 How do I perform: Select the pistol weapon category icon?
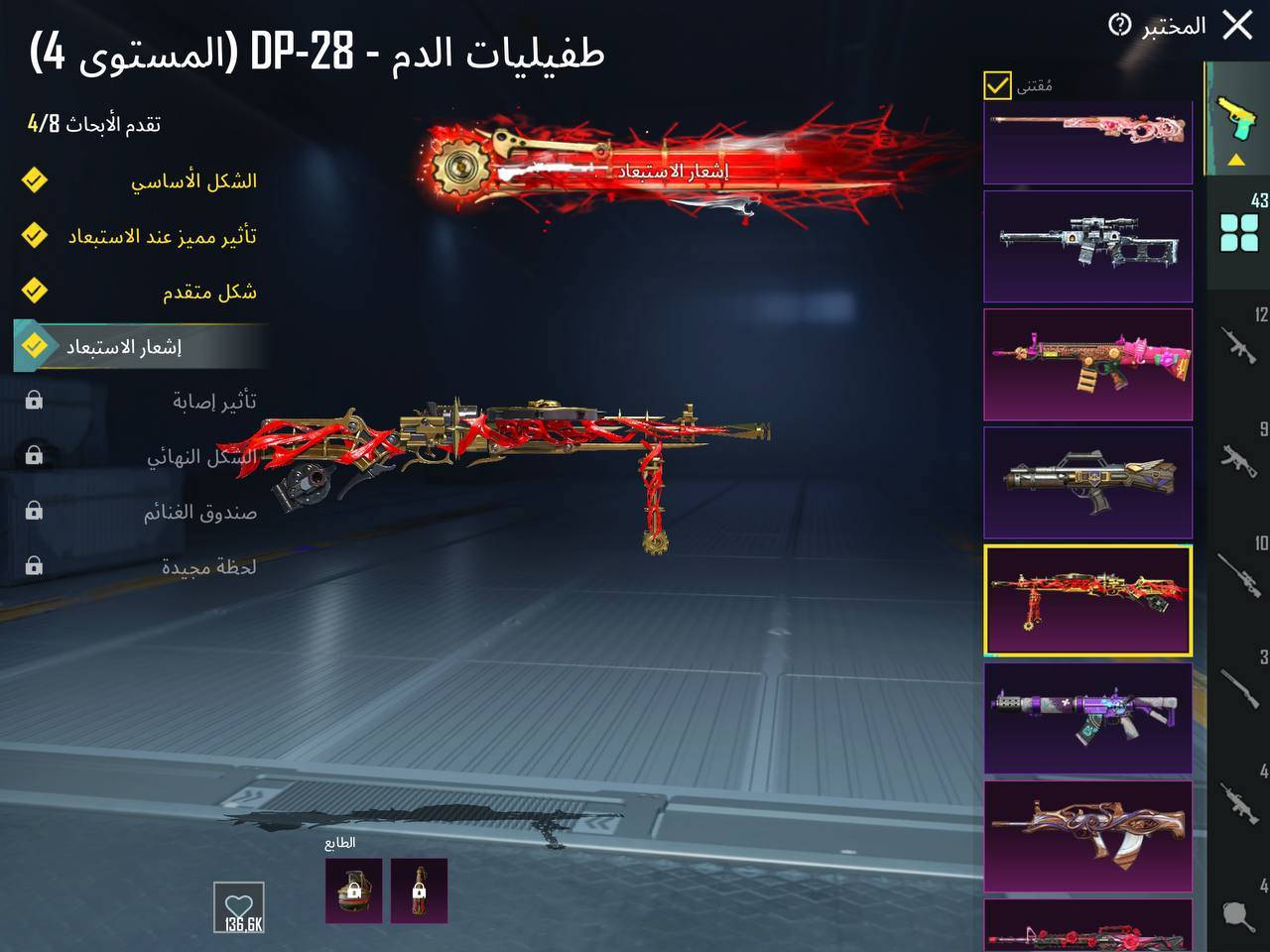click(1235, 117)
